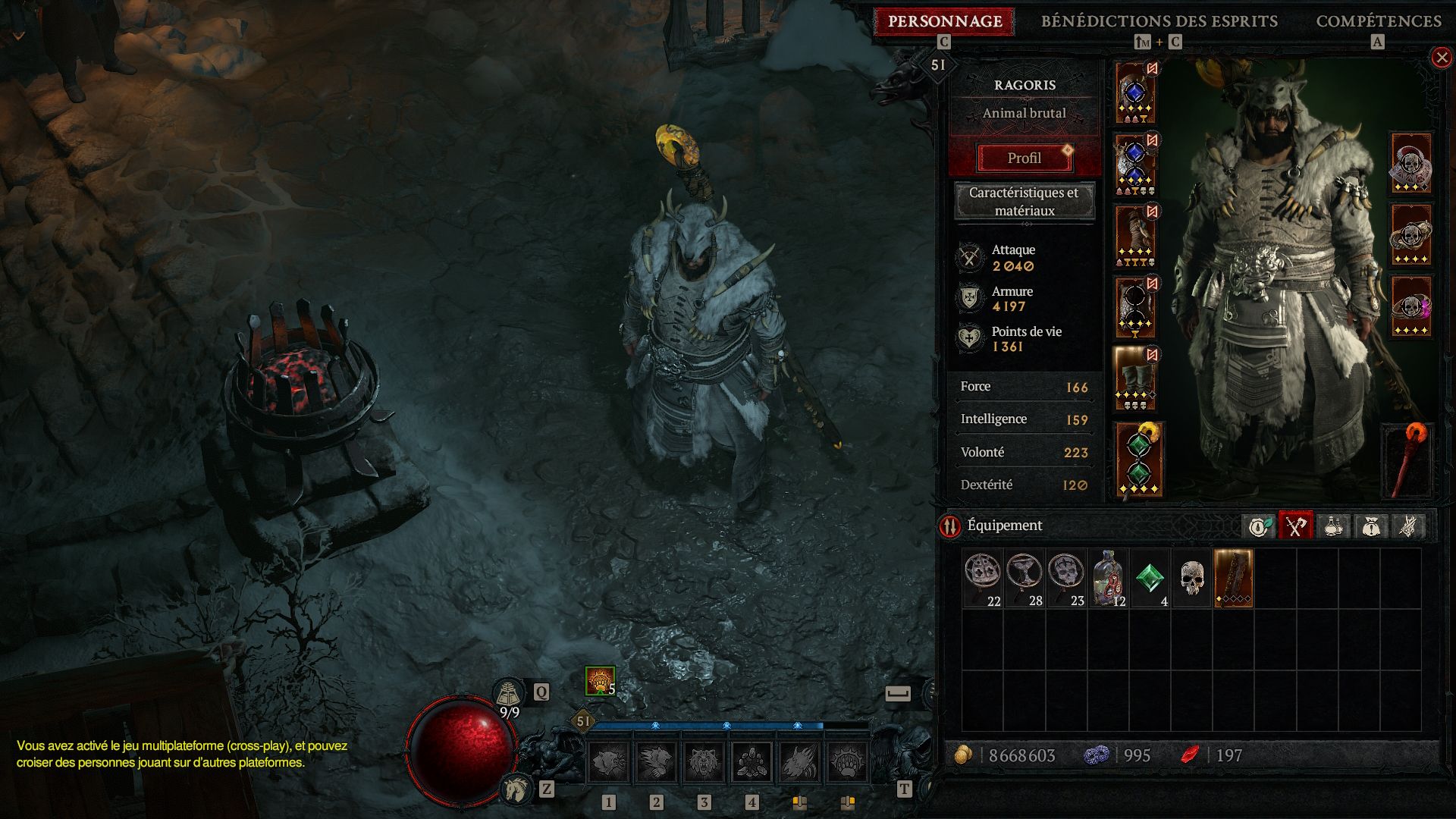Open the quest items bag tab
The width and height of the screenshot is (1456, 819).
pos(1370,526)
